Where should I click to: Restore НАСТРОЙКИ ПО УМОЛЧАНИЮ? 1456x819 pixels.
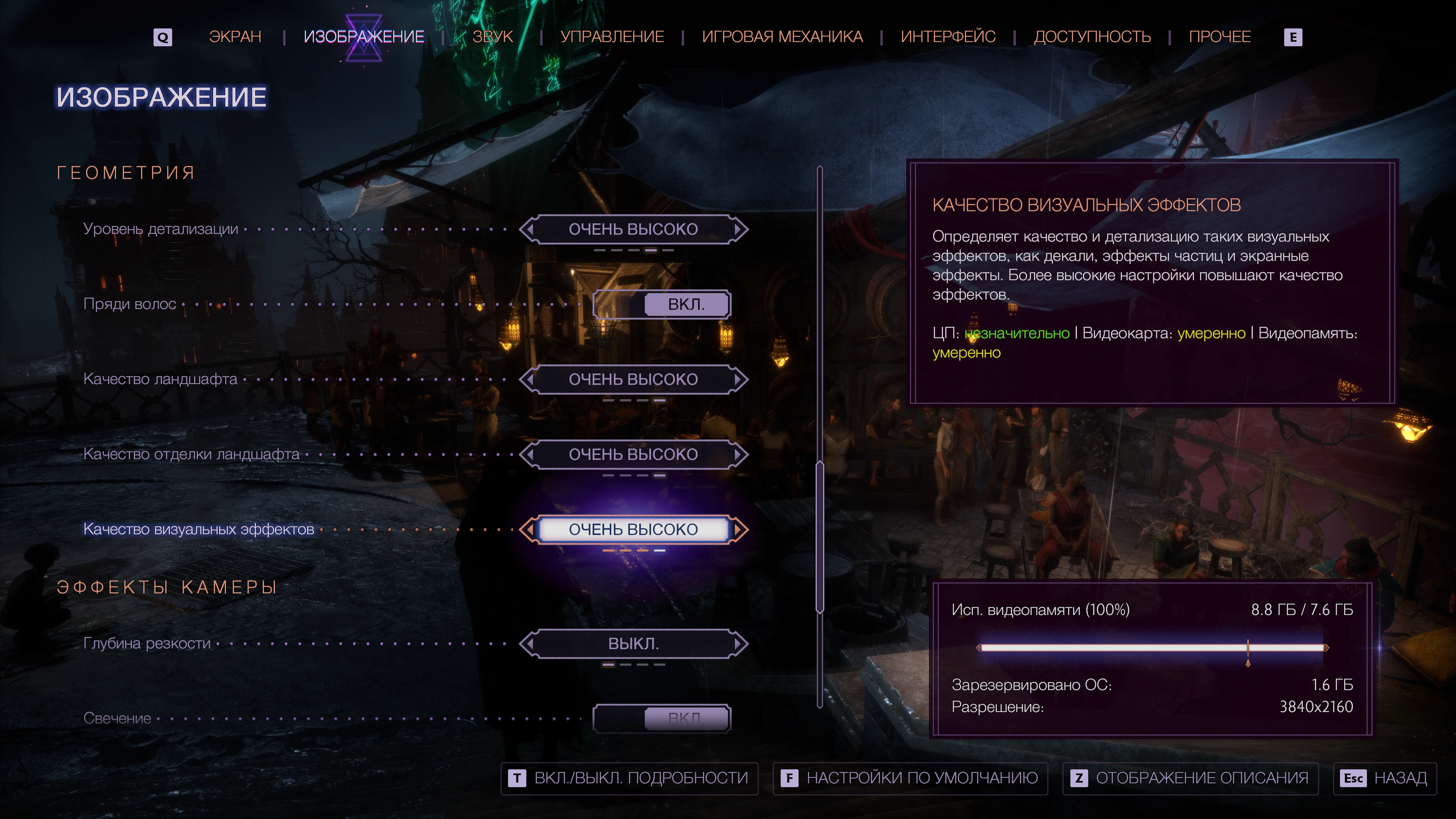(910, 778)
